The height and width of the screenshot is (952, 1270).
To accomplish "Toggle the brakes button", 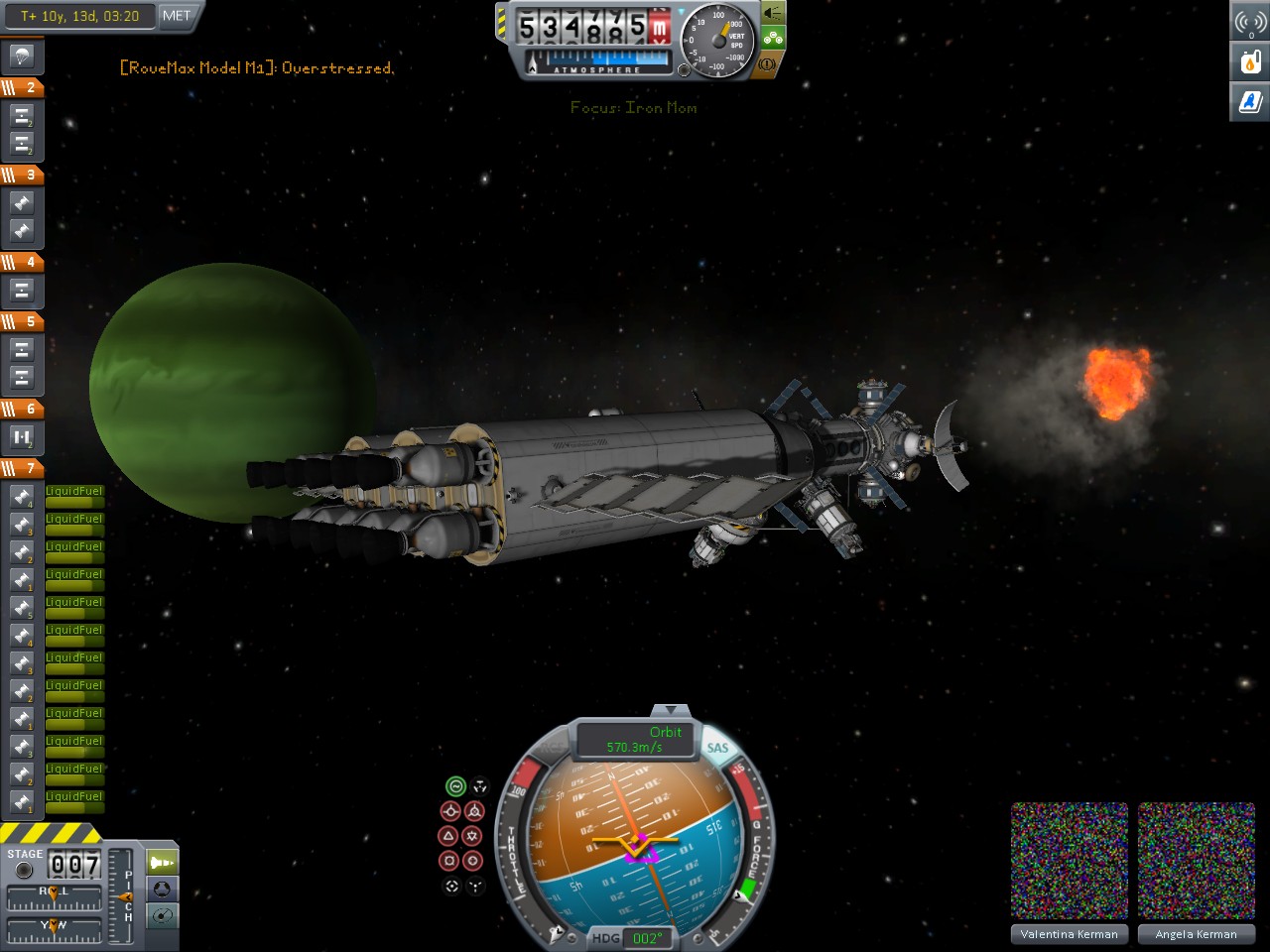I will [x=768, y=63].
